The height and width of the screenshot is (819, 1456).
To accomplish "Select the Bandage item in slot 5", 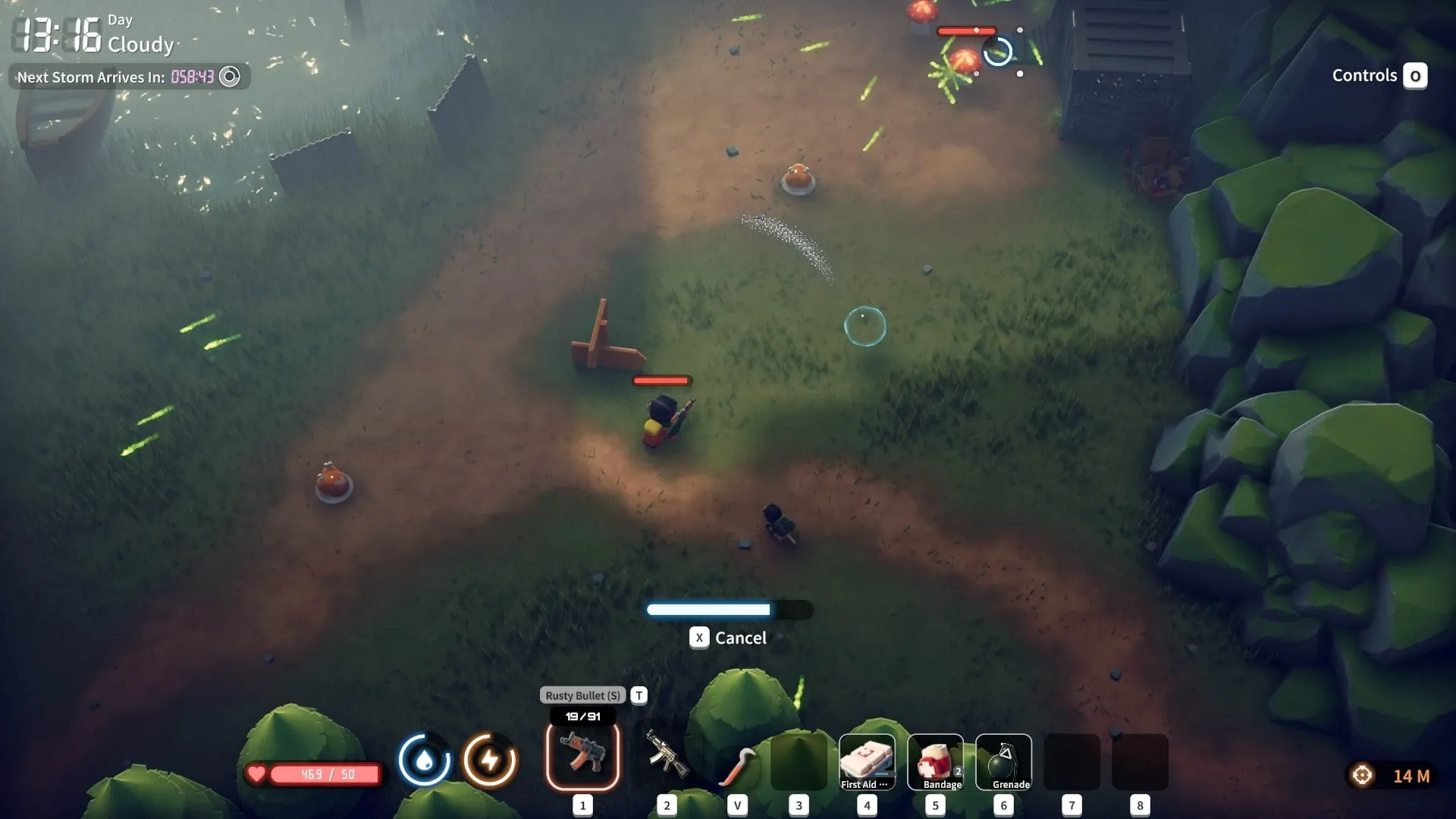I will tap(935, 761).
